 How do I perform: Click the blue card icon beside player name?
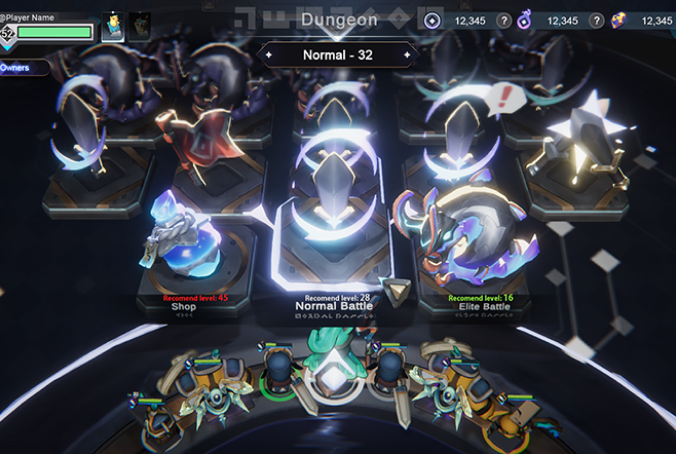tap(112, 26)
